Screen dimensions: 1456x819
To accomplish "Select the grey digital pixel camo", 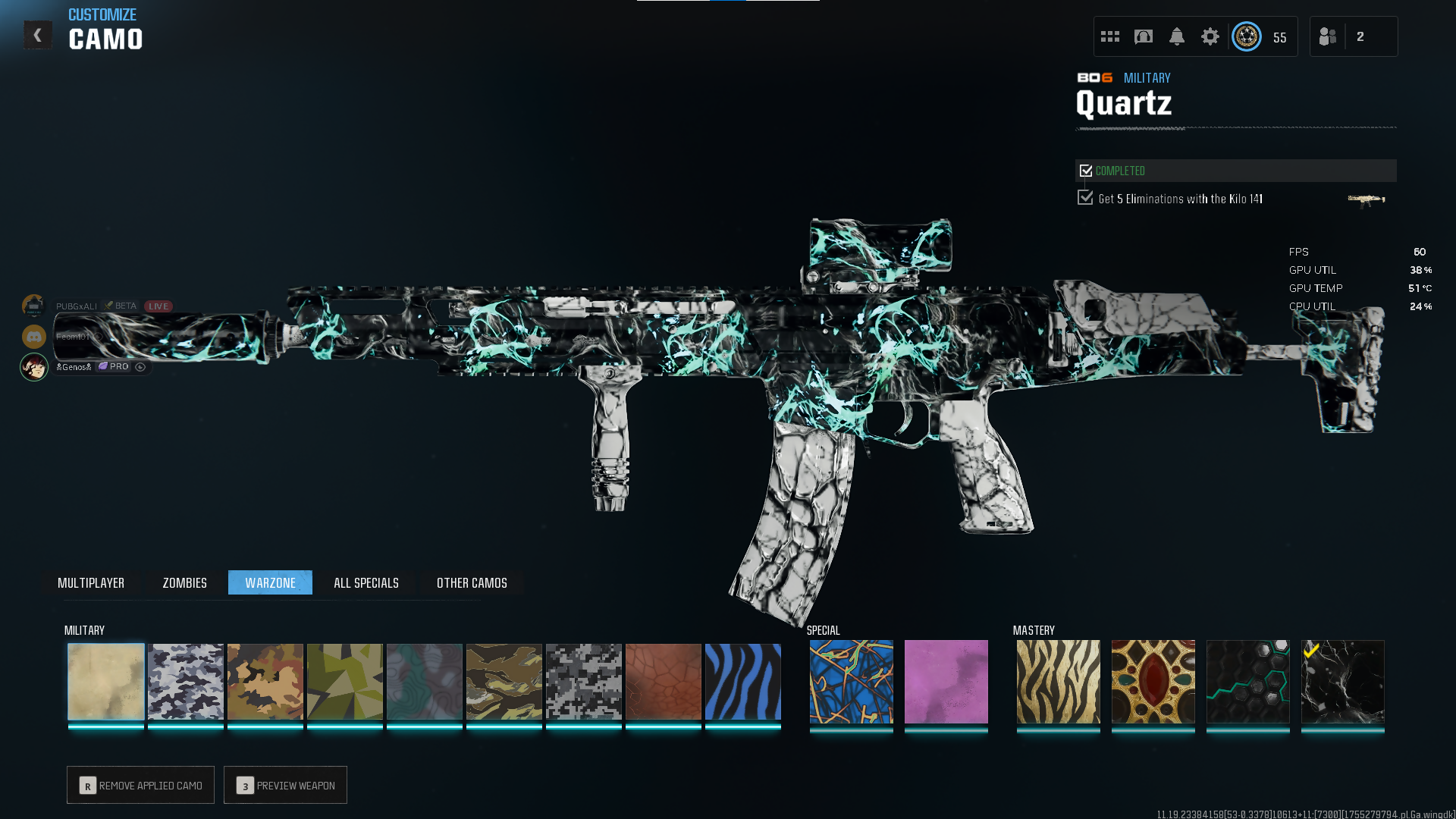I will click(x=584, y=682).
